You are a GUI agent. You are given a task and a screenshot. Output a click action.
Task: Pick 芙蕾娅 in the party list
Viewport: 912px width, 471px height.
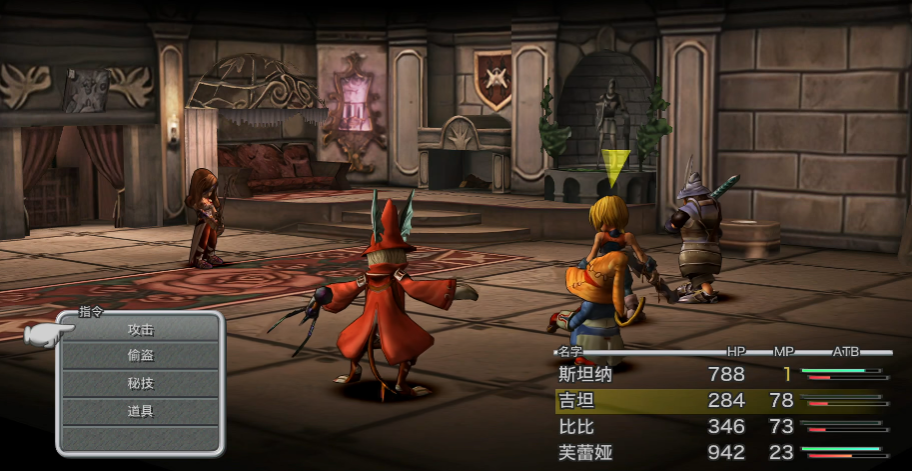(x=584, y=453)
